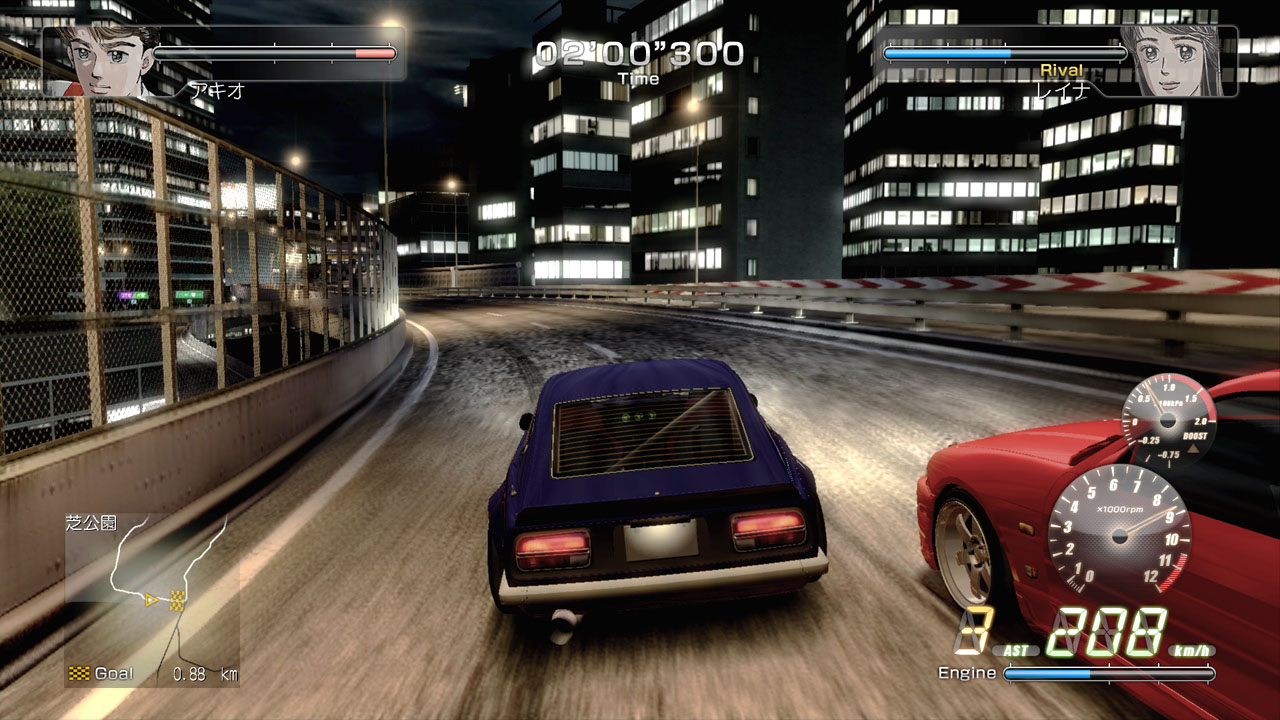Select the checkered goal marker on minimap

pyautogui.click(x=178, y=599)
